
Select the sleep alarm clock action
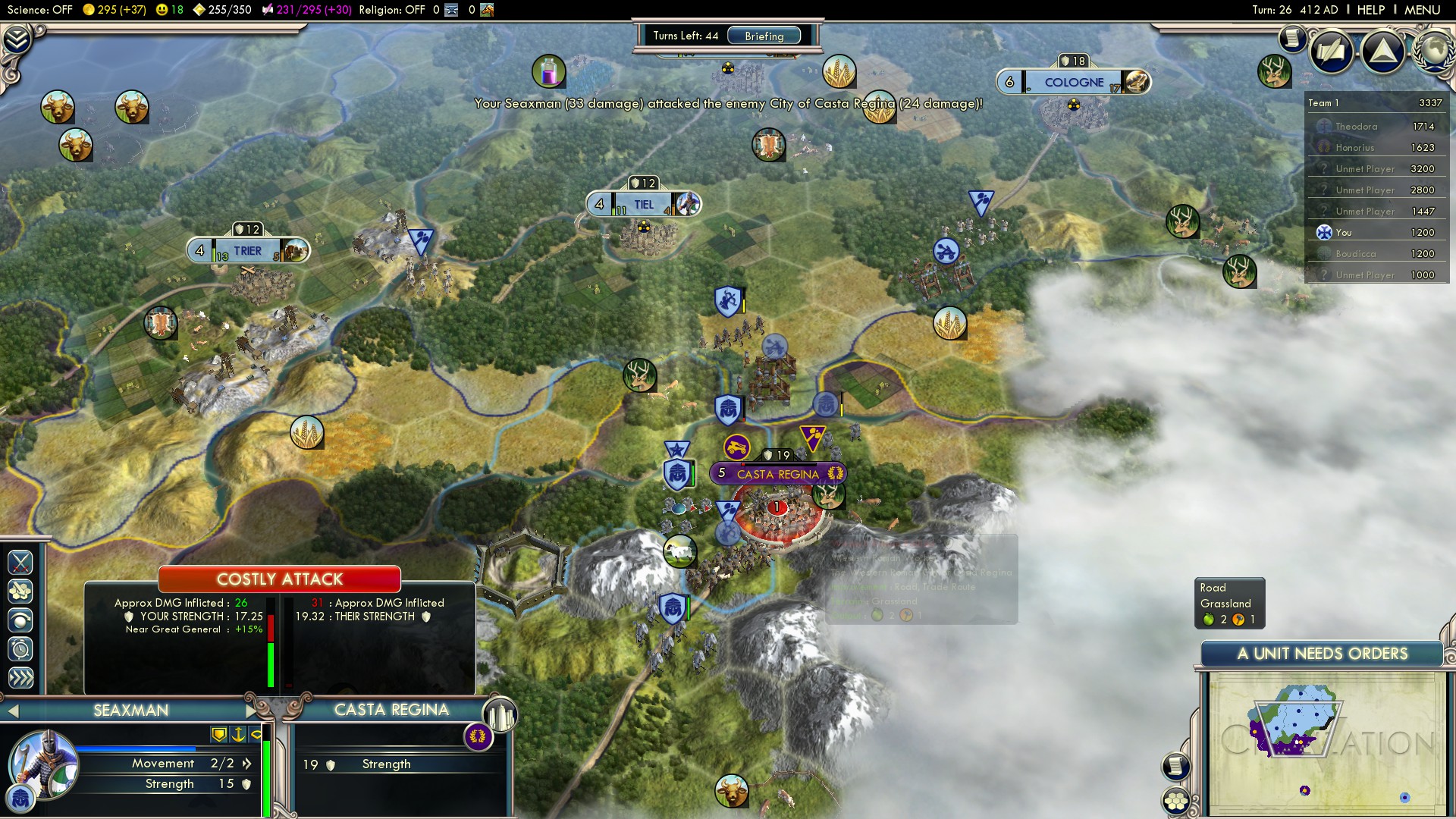tap(20, 649)
